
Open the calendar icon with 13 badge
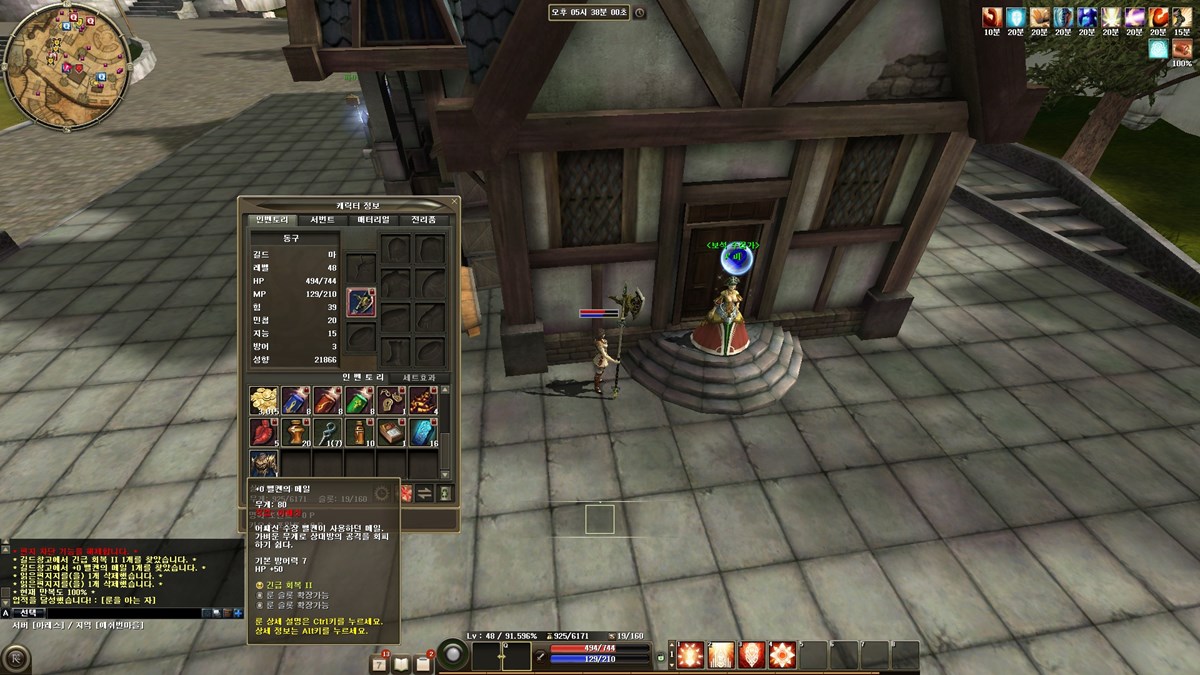[x=380, y=663]
